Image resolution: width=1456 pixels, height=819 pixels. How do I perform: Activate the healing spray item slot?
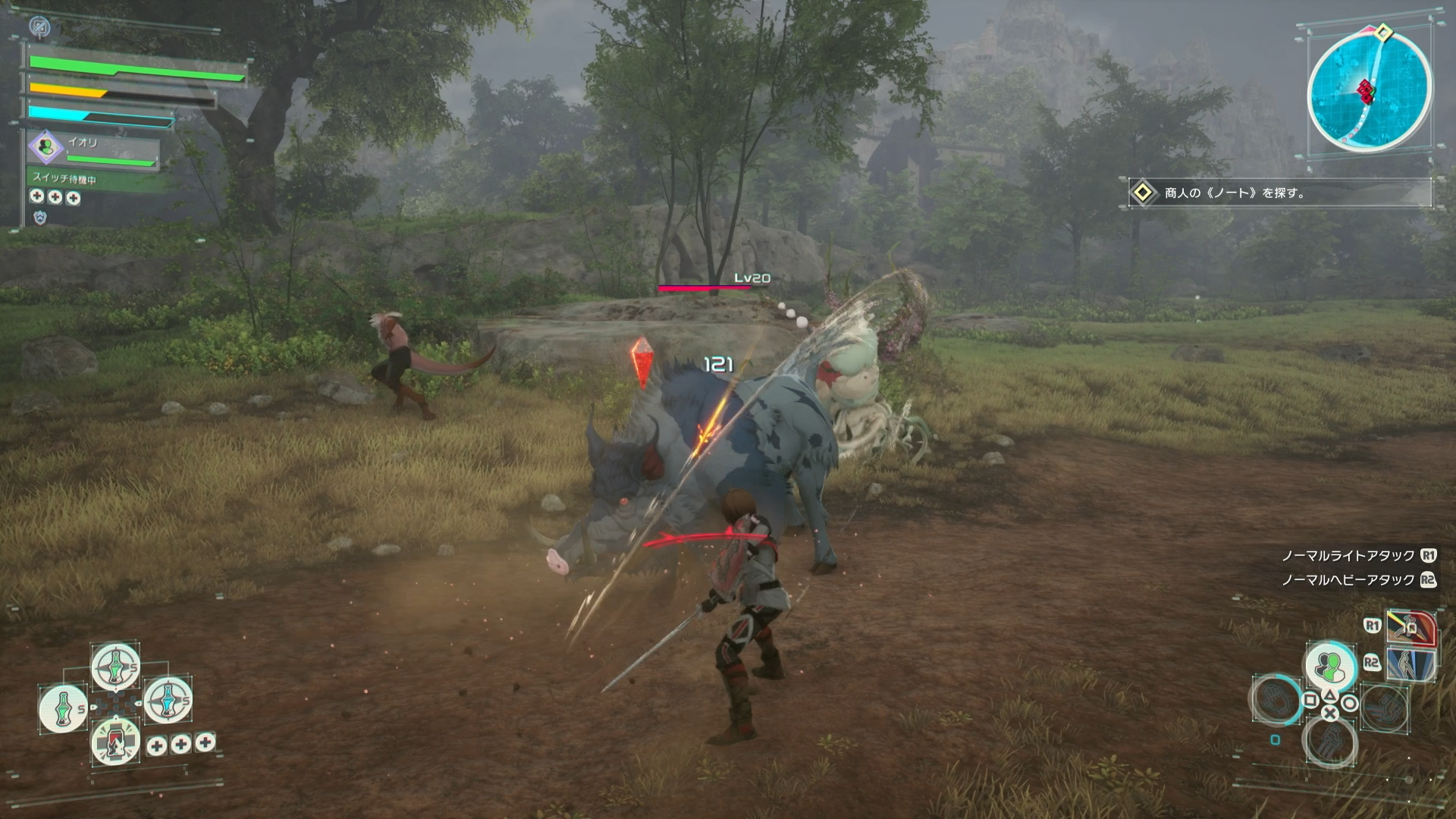pos(116,742)
